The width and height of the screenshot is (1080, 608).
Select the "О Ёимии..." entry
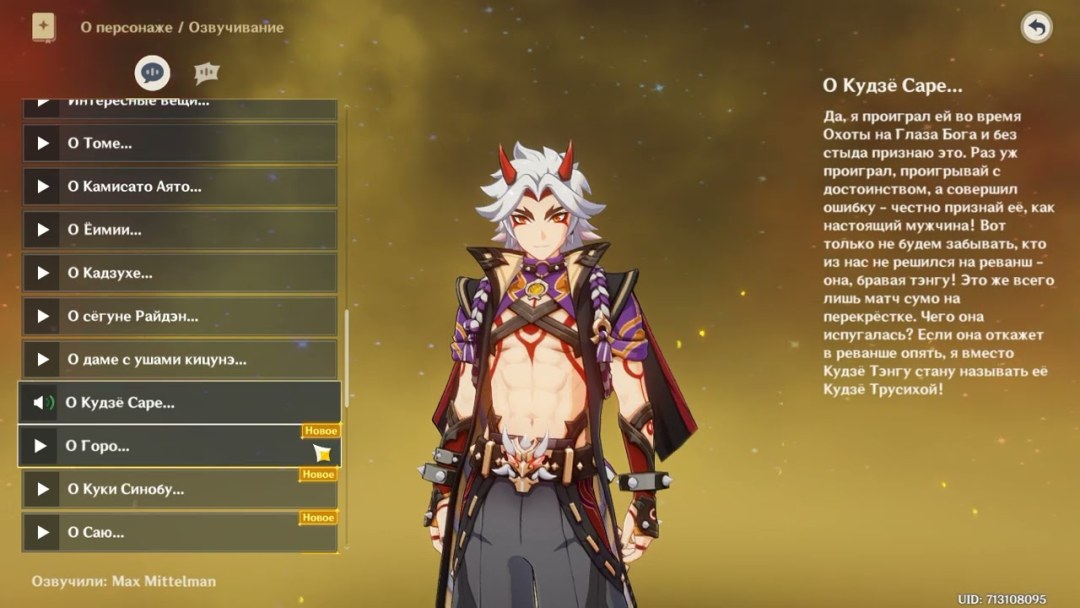(180, 229)
